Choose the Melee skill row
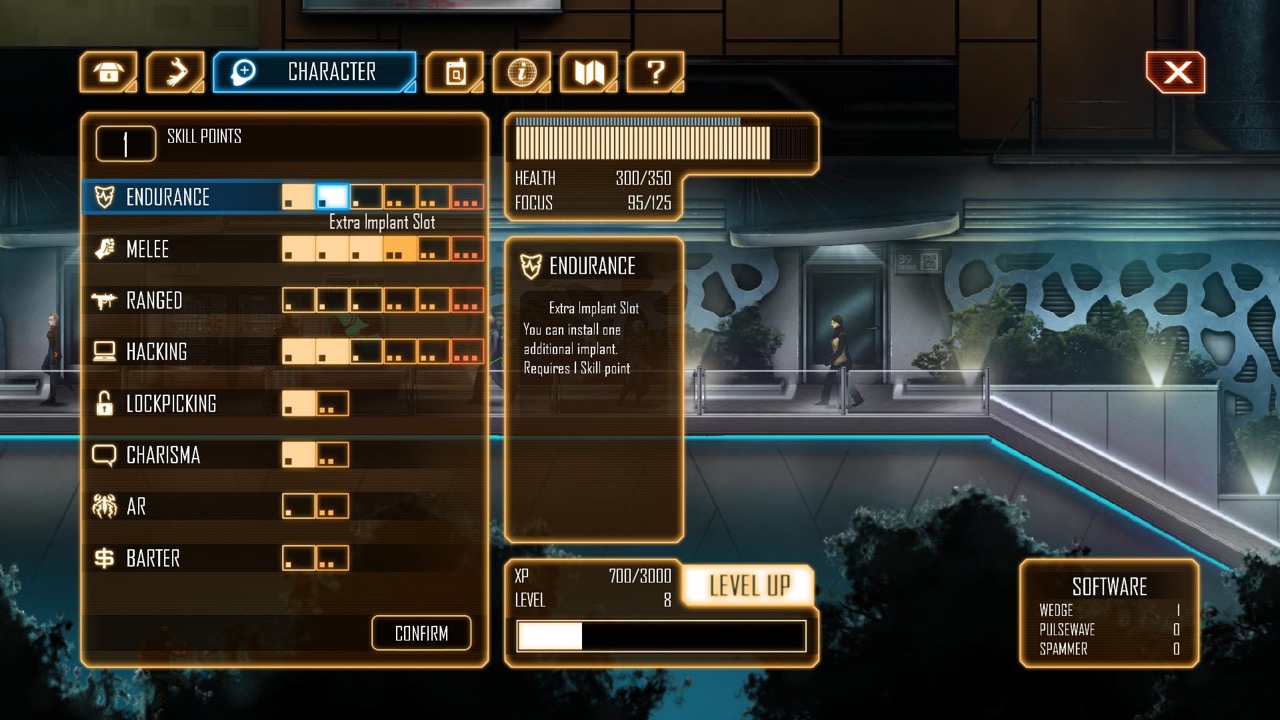Image resolution: width=1280 pixels, height=720 pixels. click(147, 249)
